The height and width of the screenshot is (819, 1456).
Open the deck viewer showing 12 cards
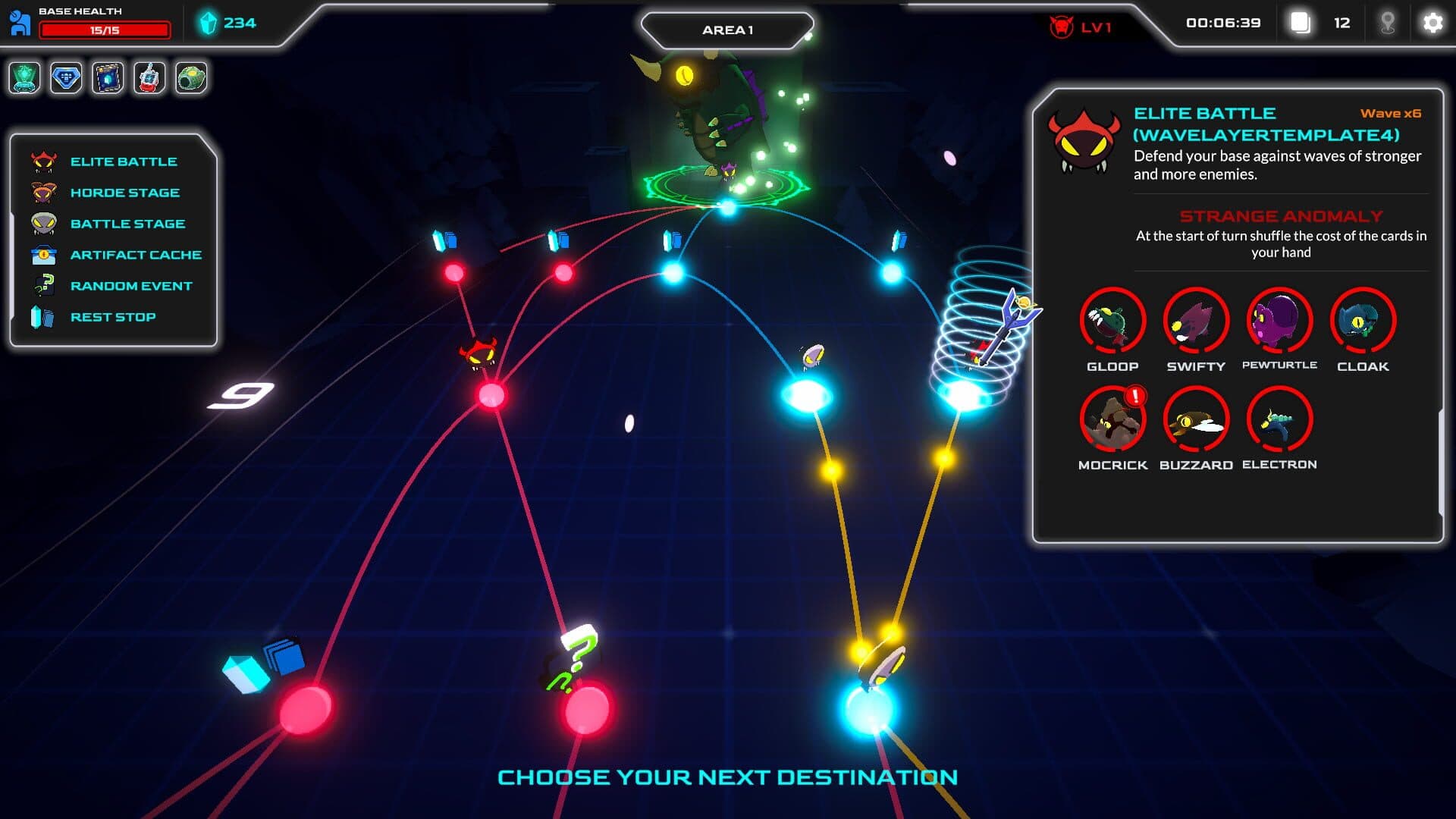point(1301,24)
